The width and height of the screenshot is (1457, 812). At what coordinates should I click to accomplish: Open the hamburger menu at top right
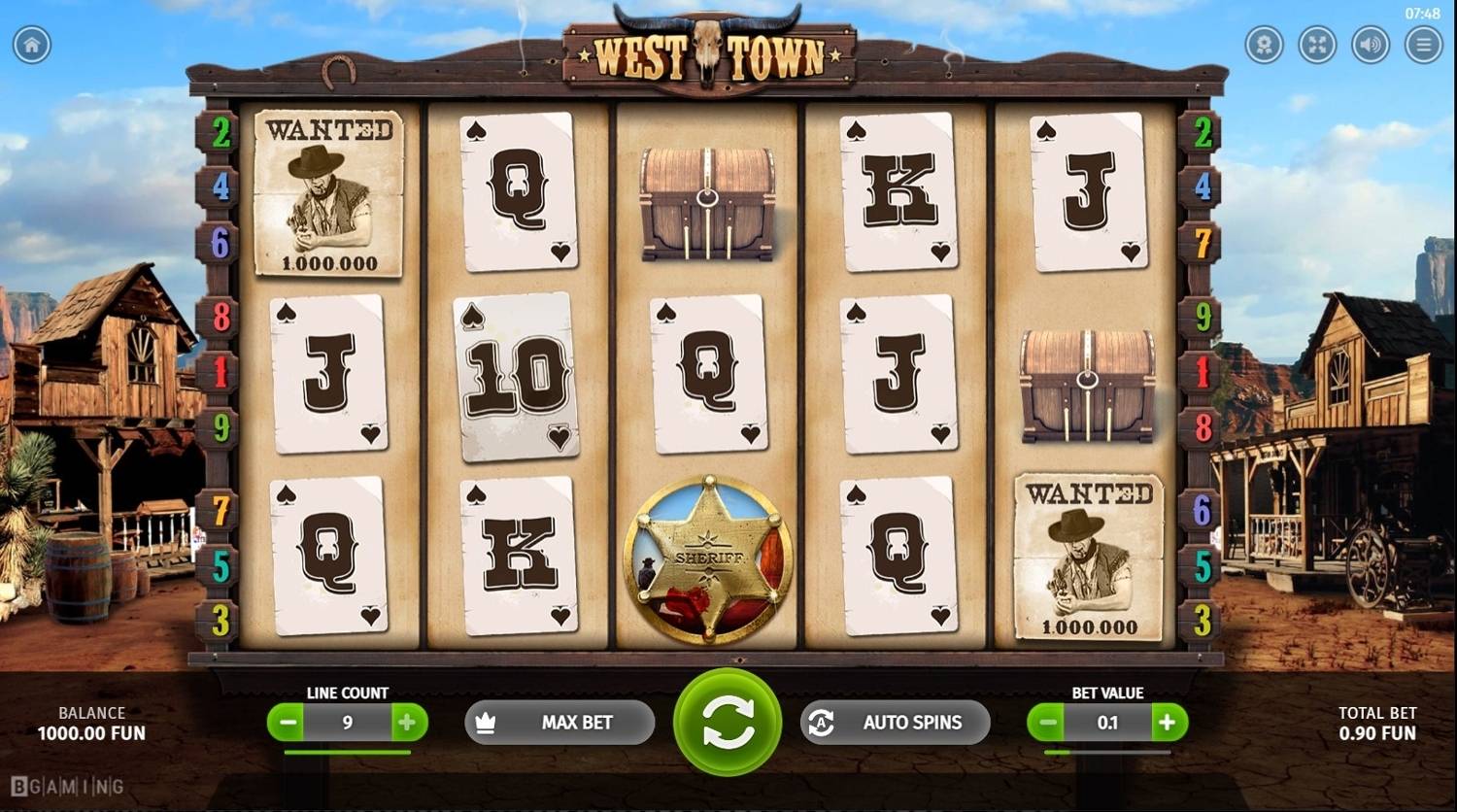click(1422, 44)
